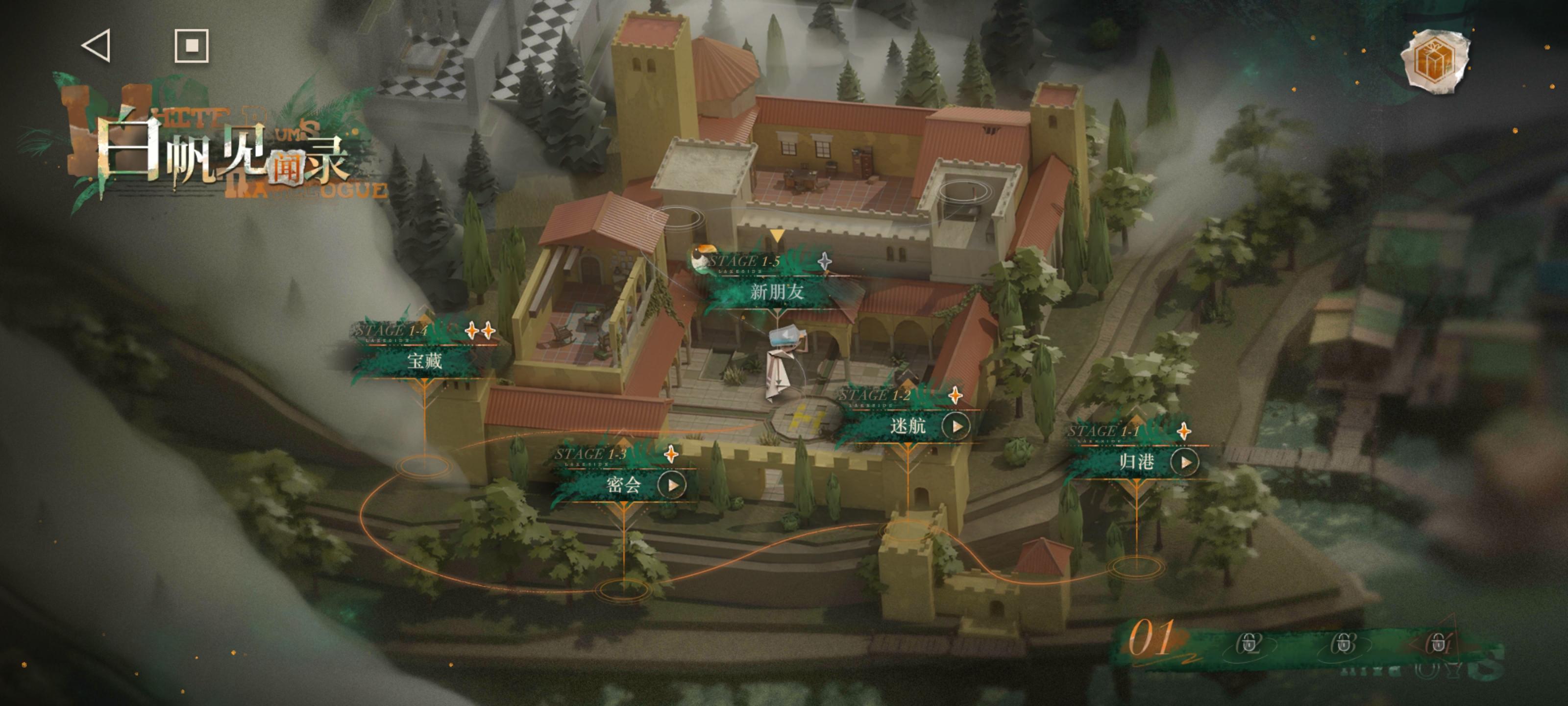Play the Stage 1-2 迷航 replay button
1568x706 pixels.
pyautogui.click(x=956, y=427)
